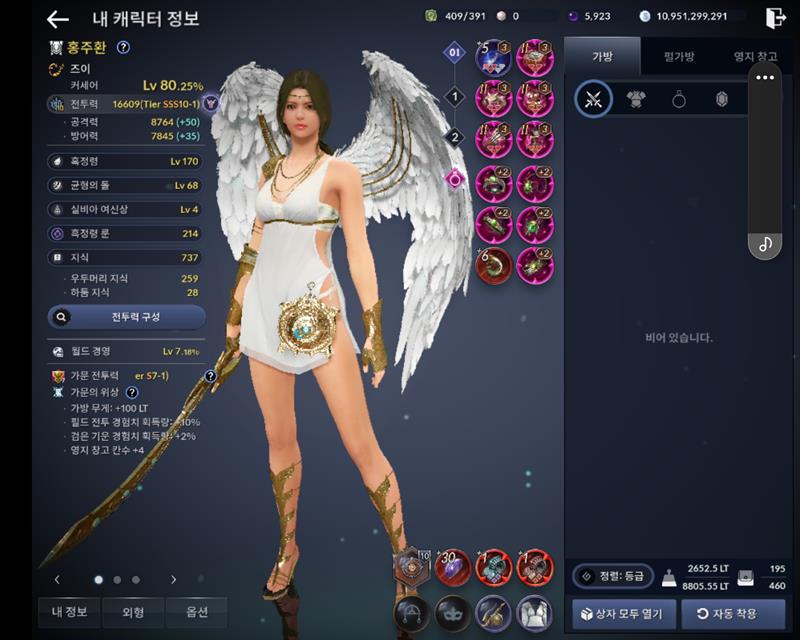Show help for the character name
The height and width of the screenshot is (640, 800).
123,47
